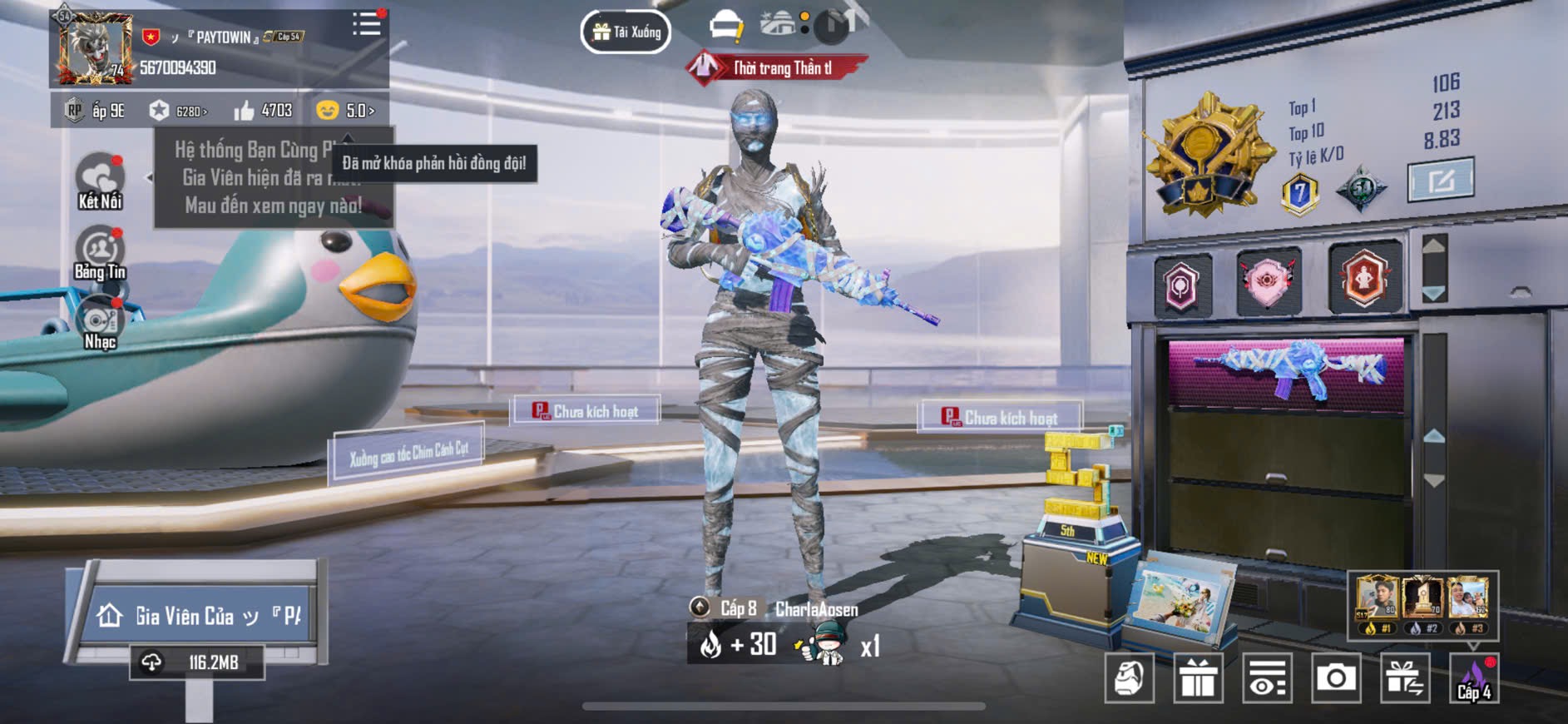Open the gift exchange icon with arrows
The width and height of the screenshot is (1568, 724).
(x=1404, y=678)
